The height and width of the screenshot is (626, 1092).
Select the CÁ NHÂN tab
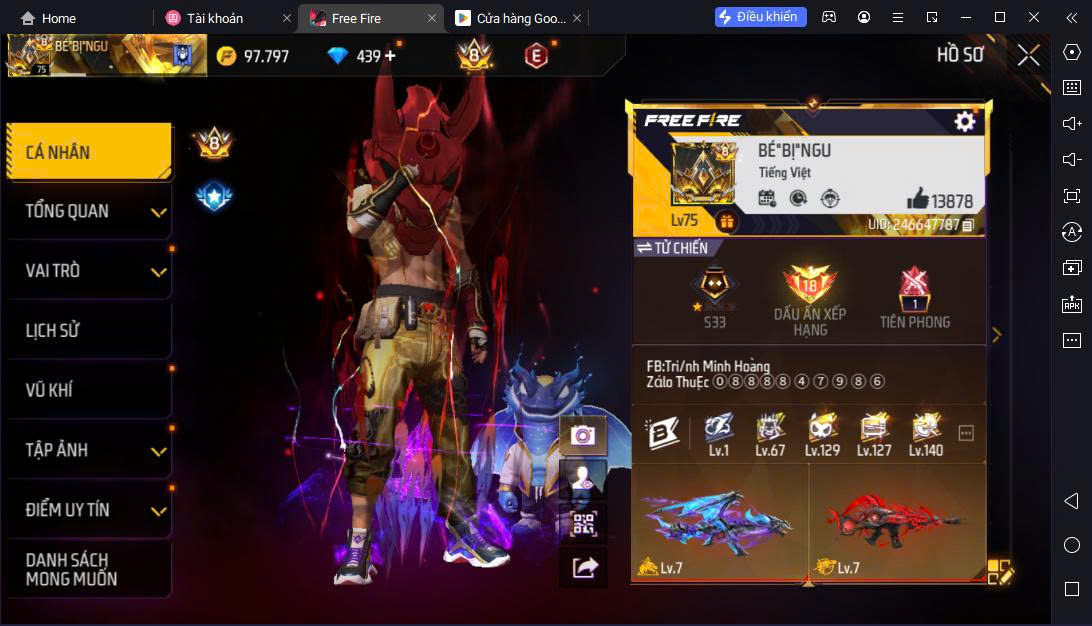click(88, 153)
